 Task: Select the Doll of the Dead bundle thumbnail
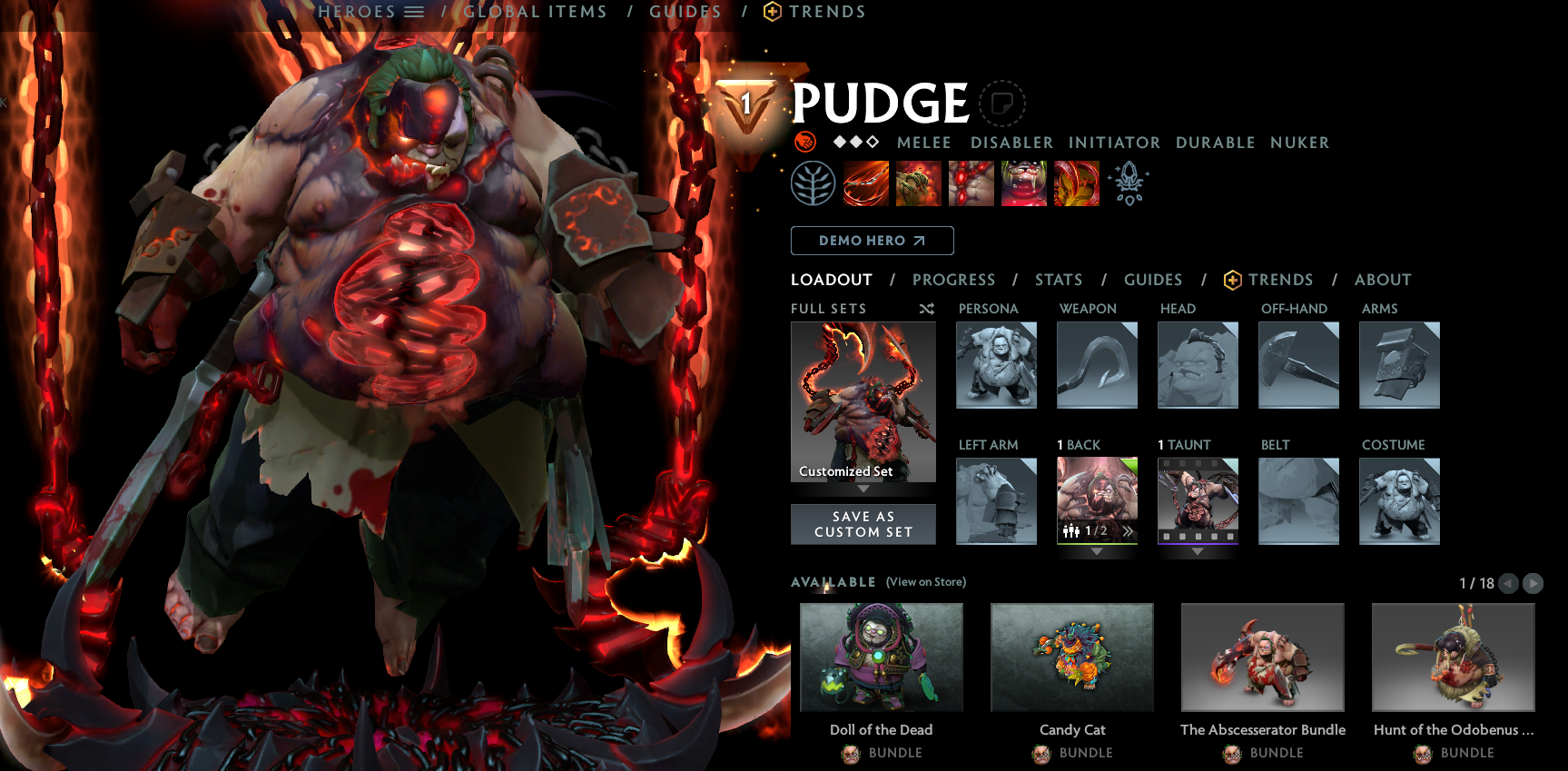pyautogui.click(x=882, y=657)
